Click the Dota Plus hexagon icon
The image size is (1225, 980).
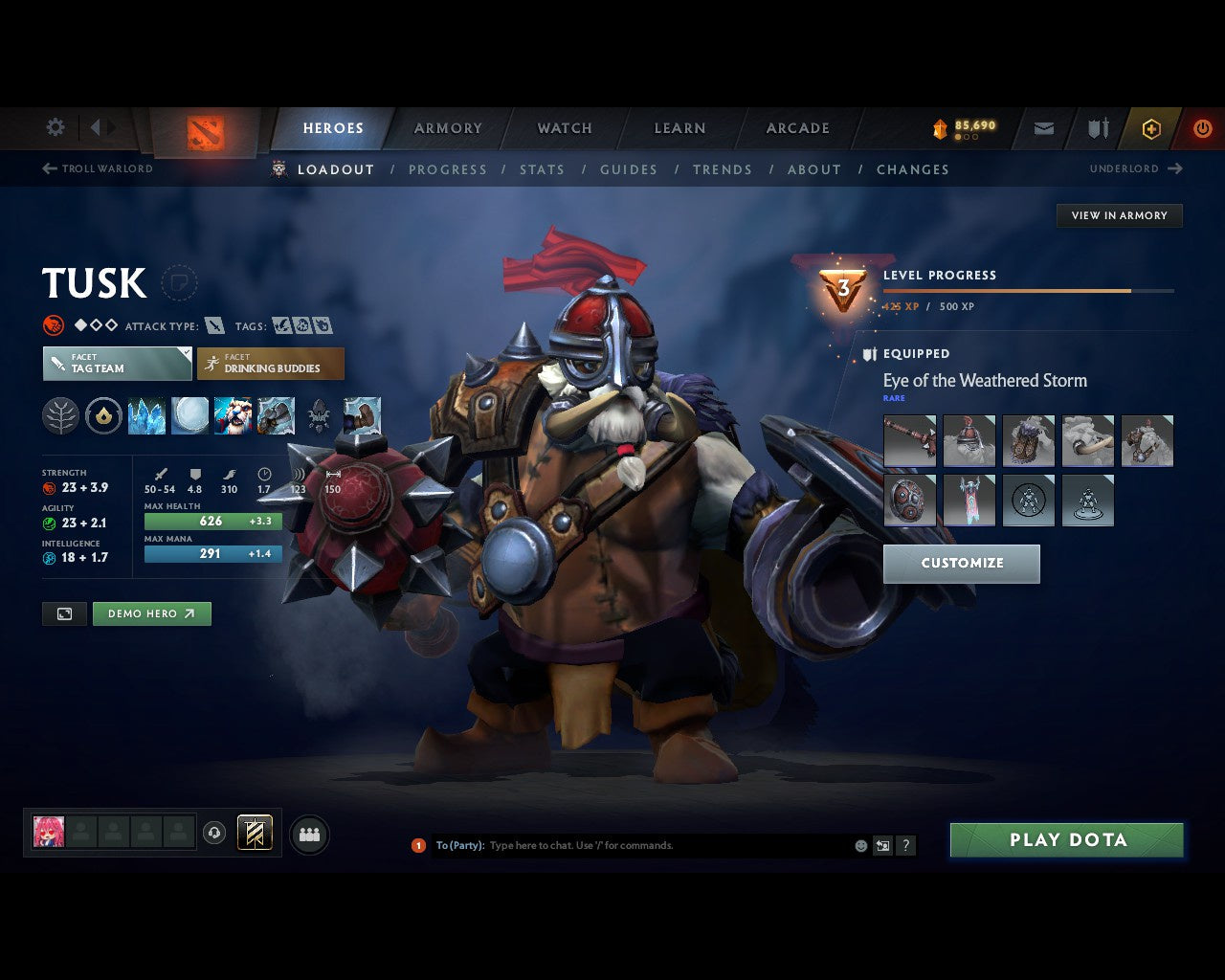[x=1151, y=128]
